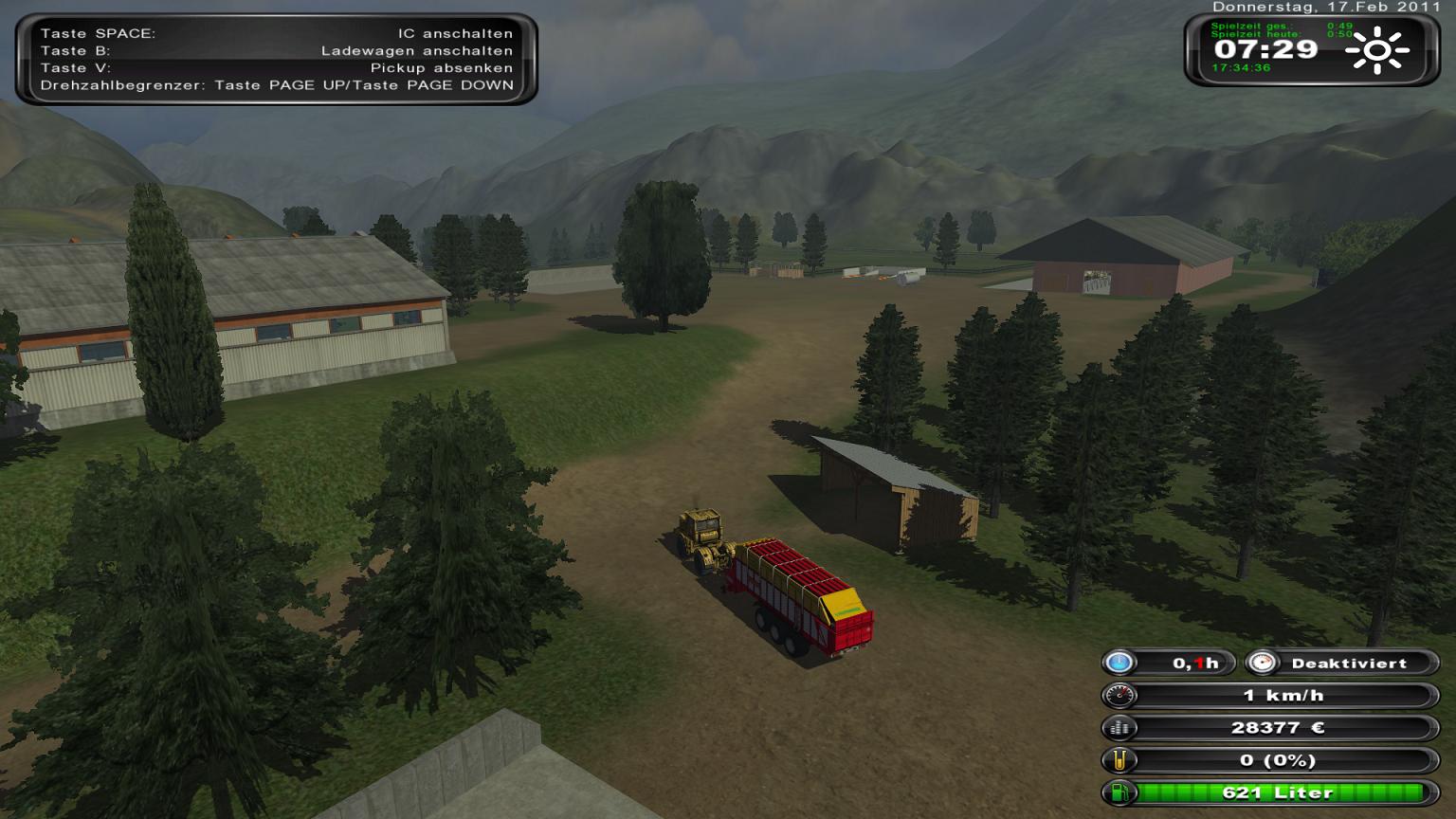Image resolution: width=1456 pixels, height=819 pixels.
Task: Click the speedometer icon beside km/h
Action: (x=1119, y=695)
